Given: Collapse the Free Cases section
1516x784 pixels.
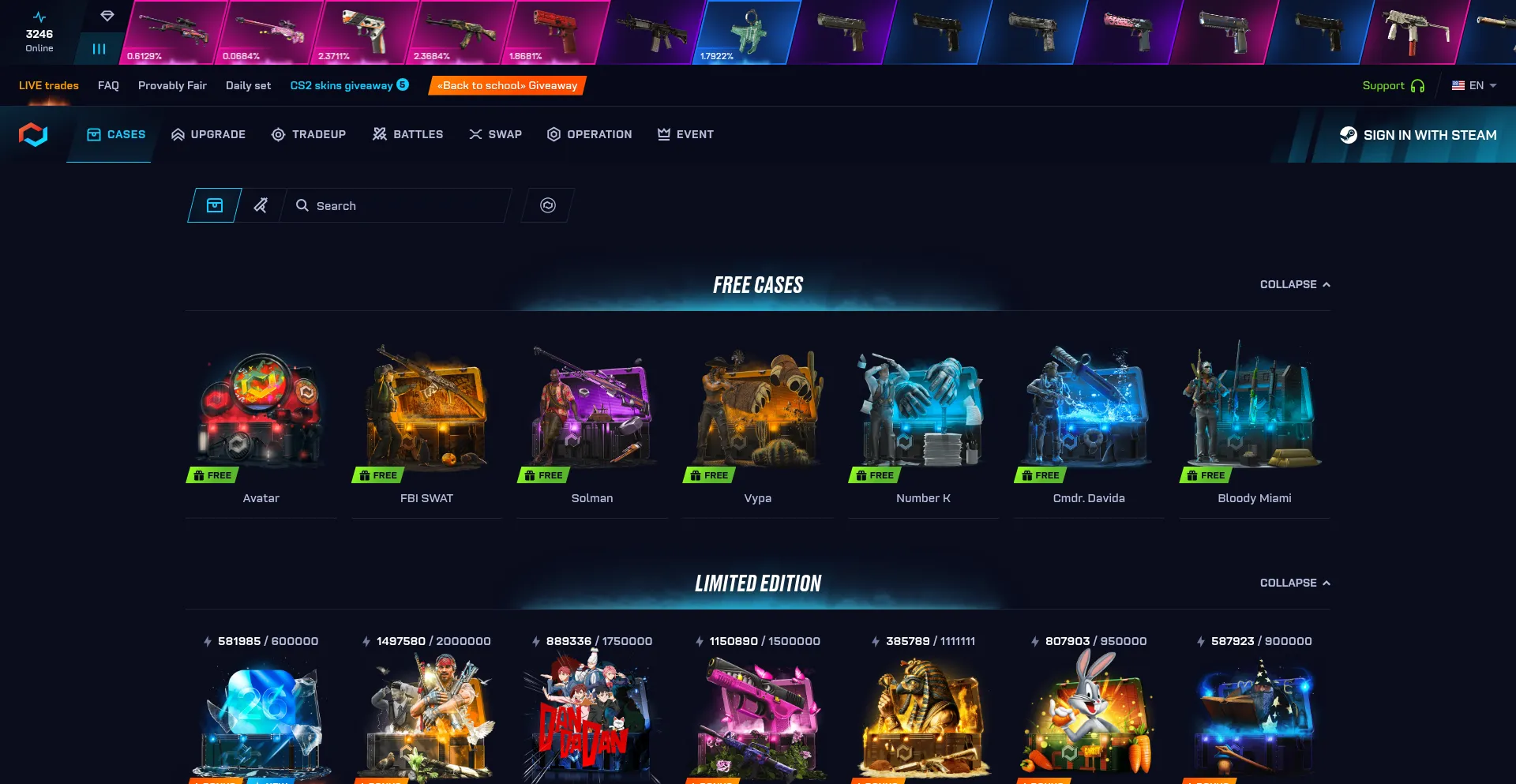Looking at the screenshot, I should [1295, 284].
